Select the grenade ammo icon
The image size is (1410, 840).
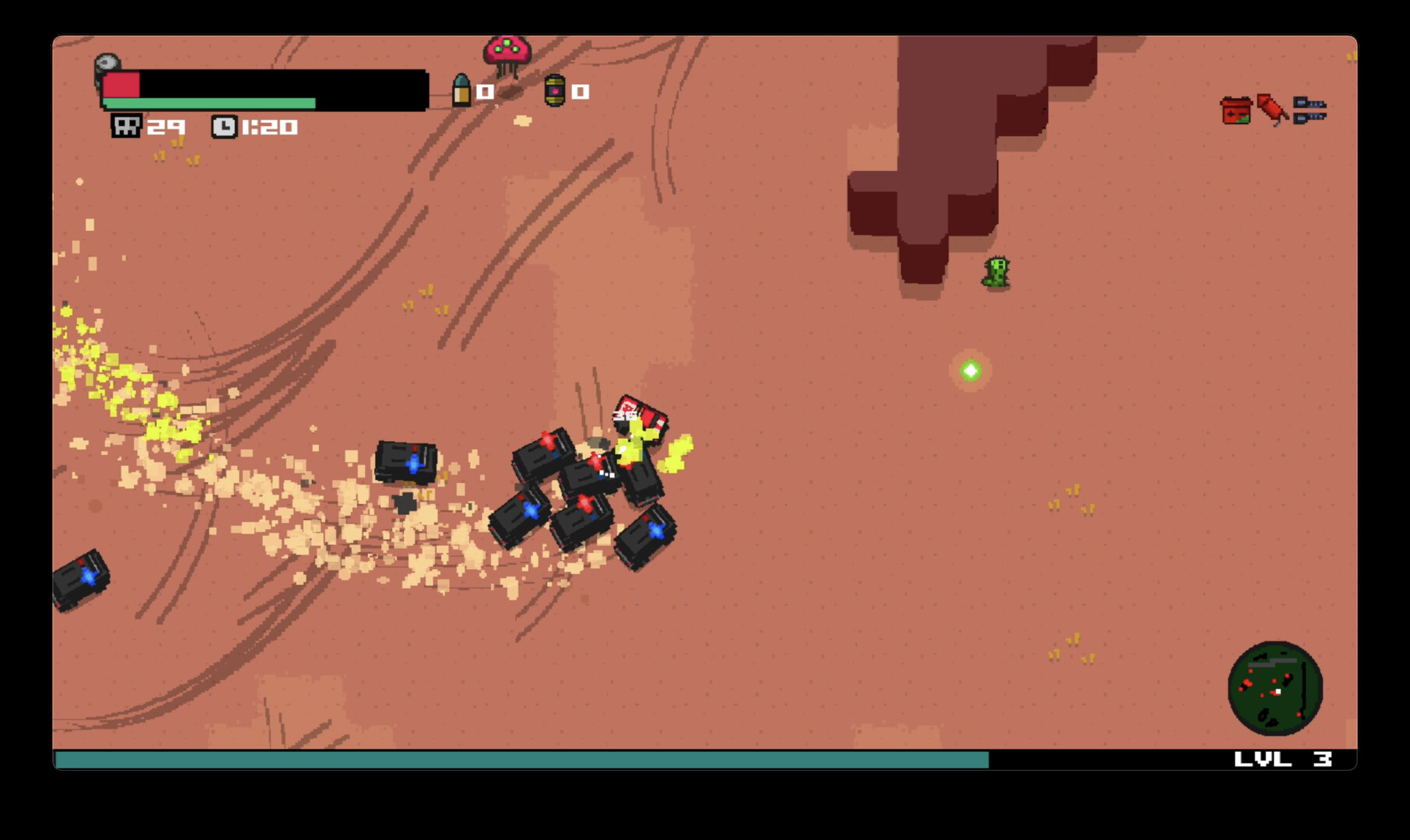tap(554, 91)
